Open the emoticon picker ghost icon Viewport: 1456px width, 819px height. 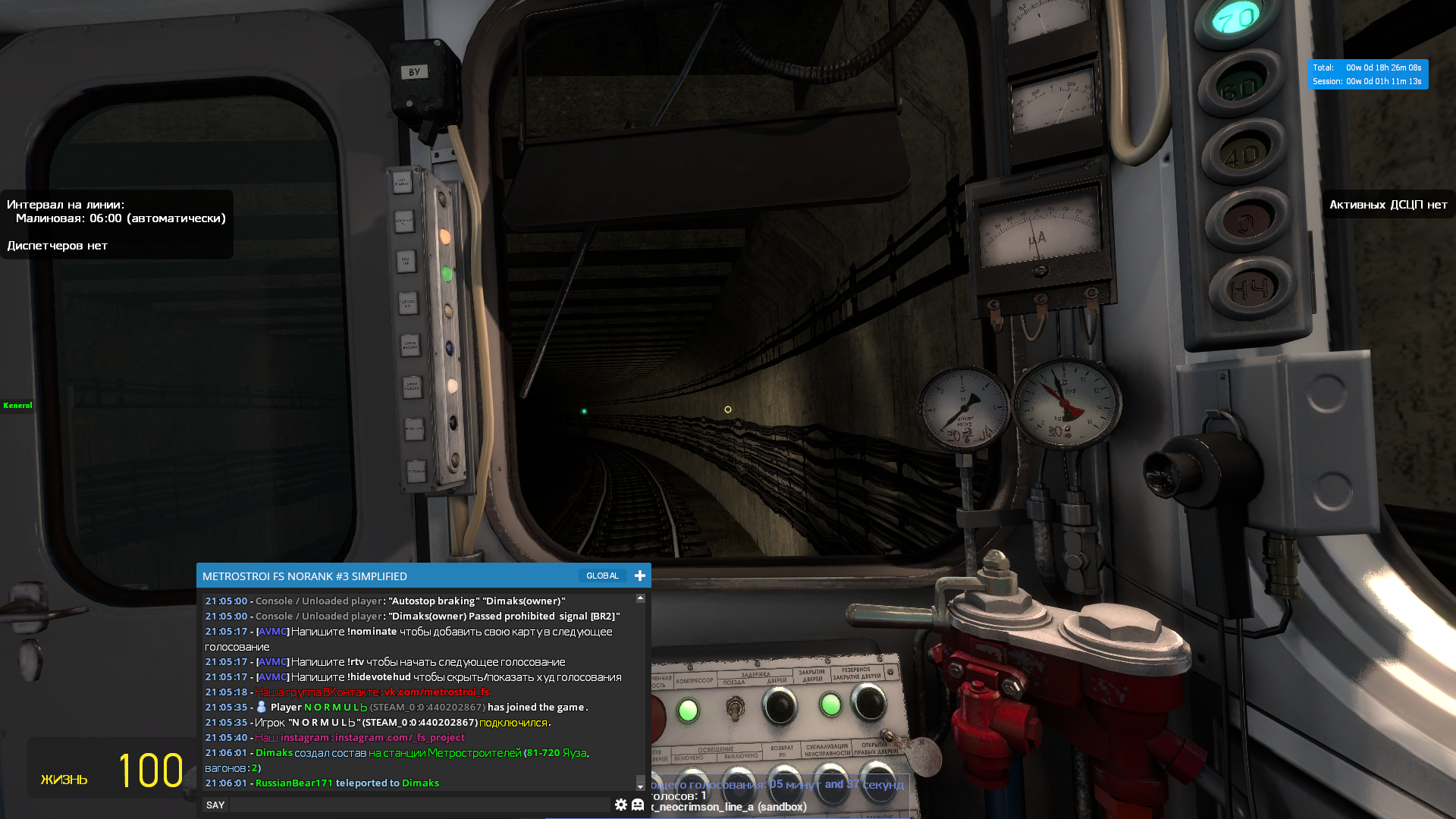click(638, 805)
